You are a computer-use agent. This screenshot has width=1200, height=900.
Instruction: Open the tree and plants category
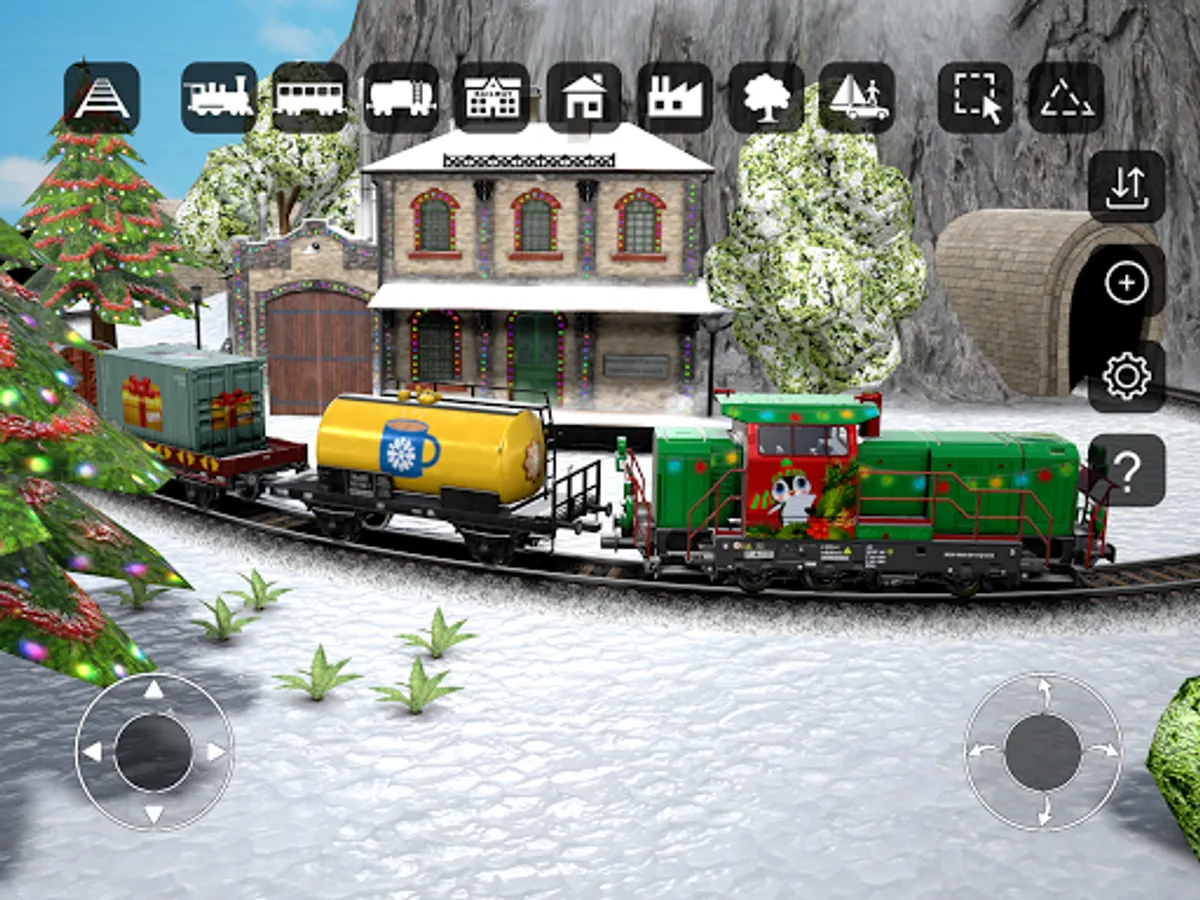point(766,97)
